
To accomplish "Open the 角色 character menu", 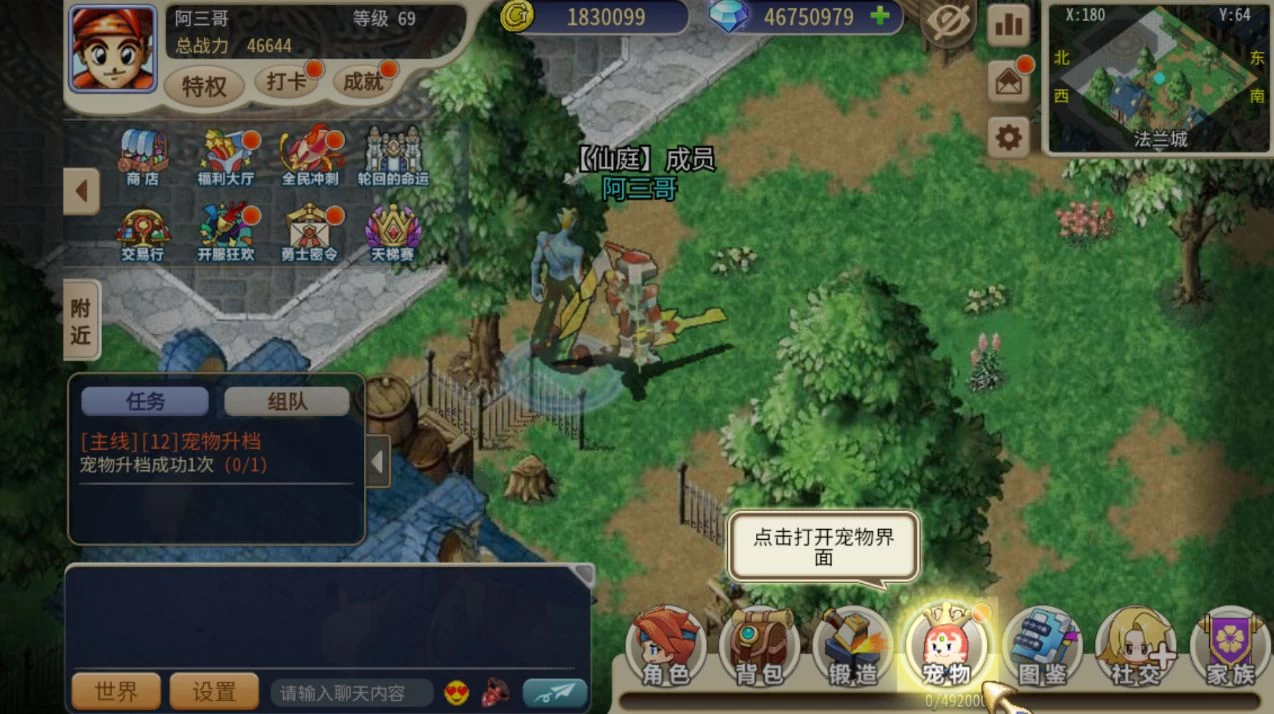I will 666,647.
